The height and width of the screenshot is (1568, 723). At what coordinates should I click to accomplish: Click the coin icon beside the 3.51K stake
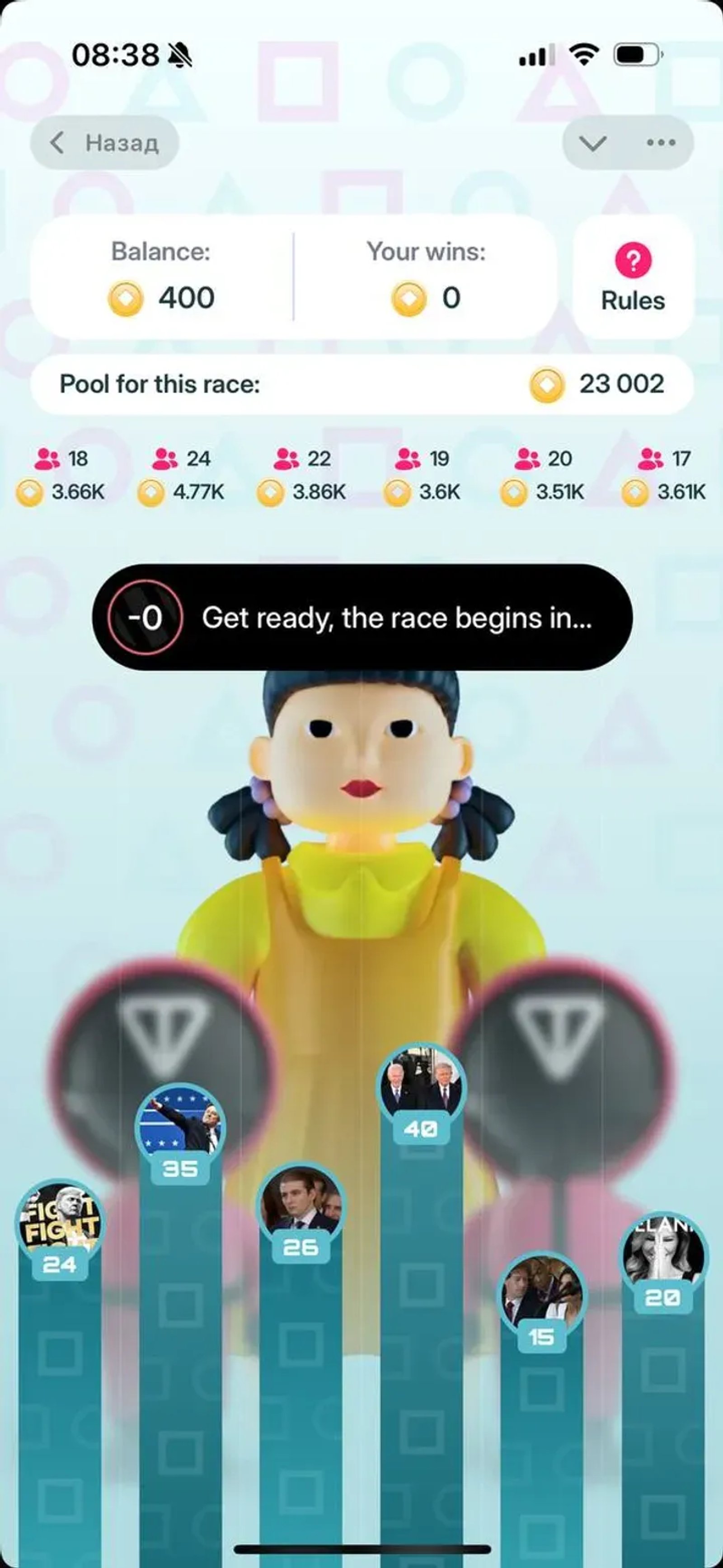(515, 491)
